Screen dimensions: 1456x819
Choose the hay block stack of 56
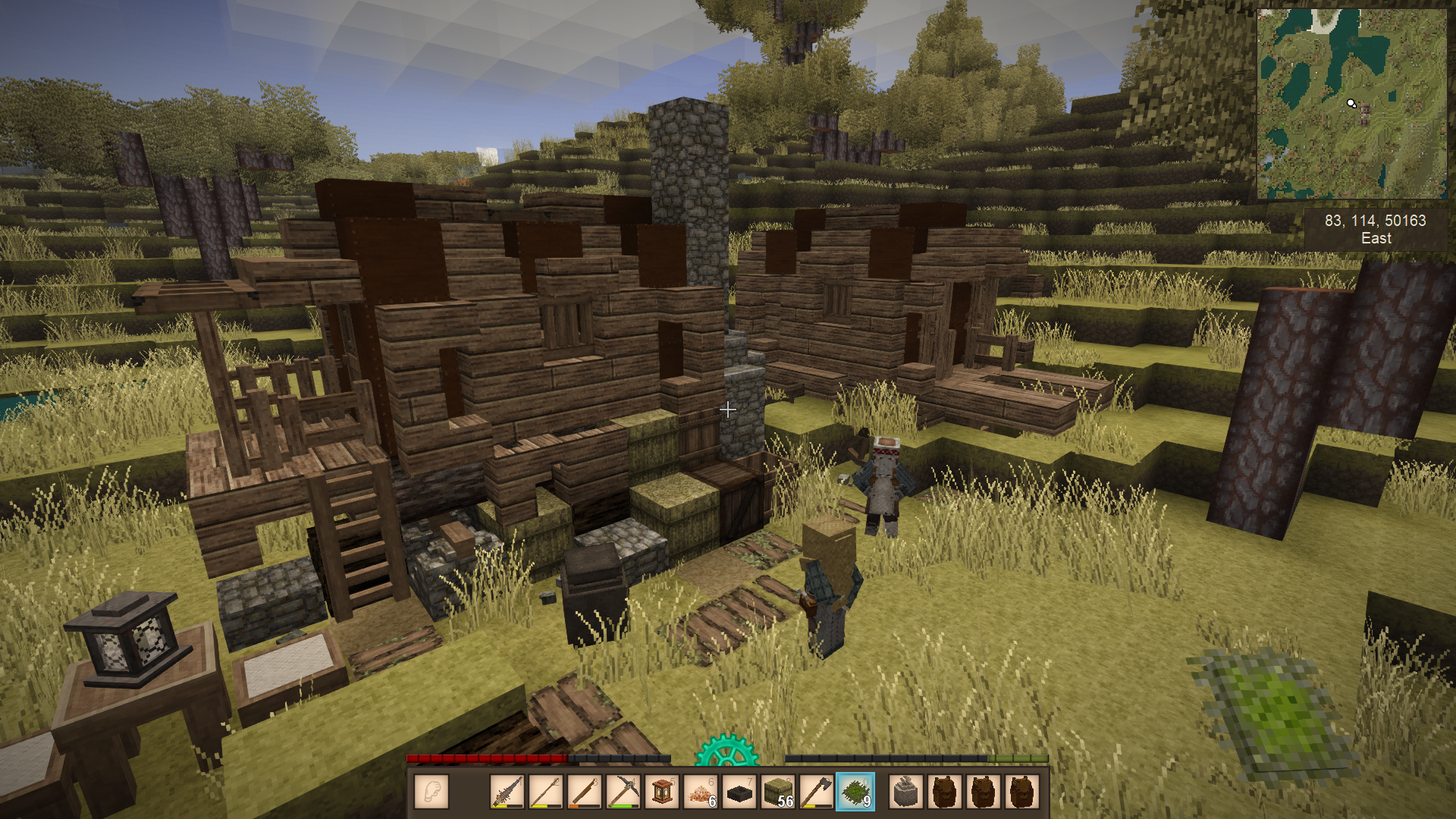[778, 792]
